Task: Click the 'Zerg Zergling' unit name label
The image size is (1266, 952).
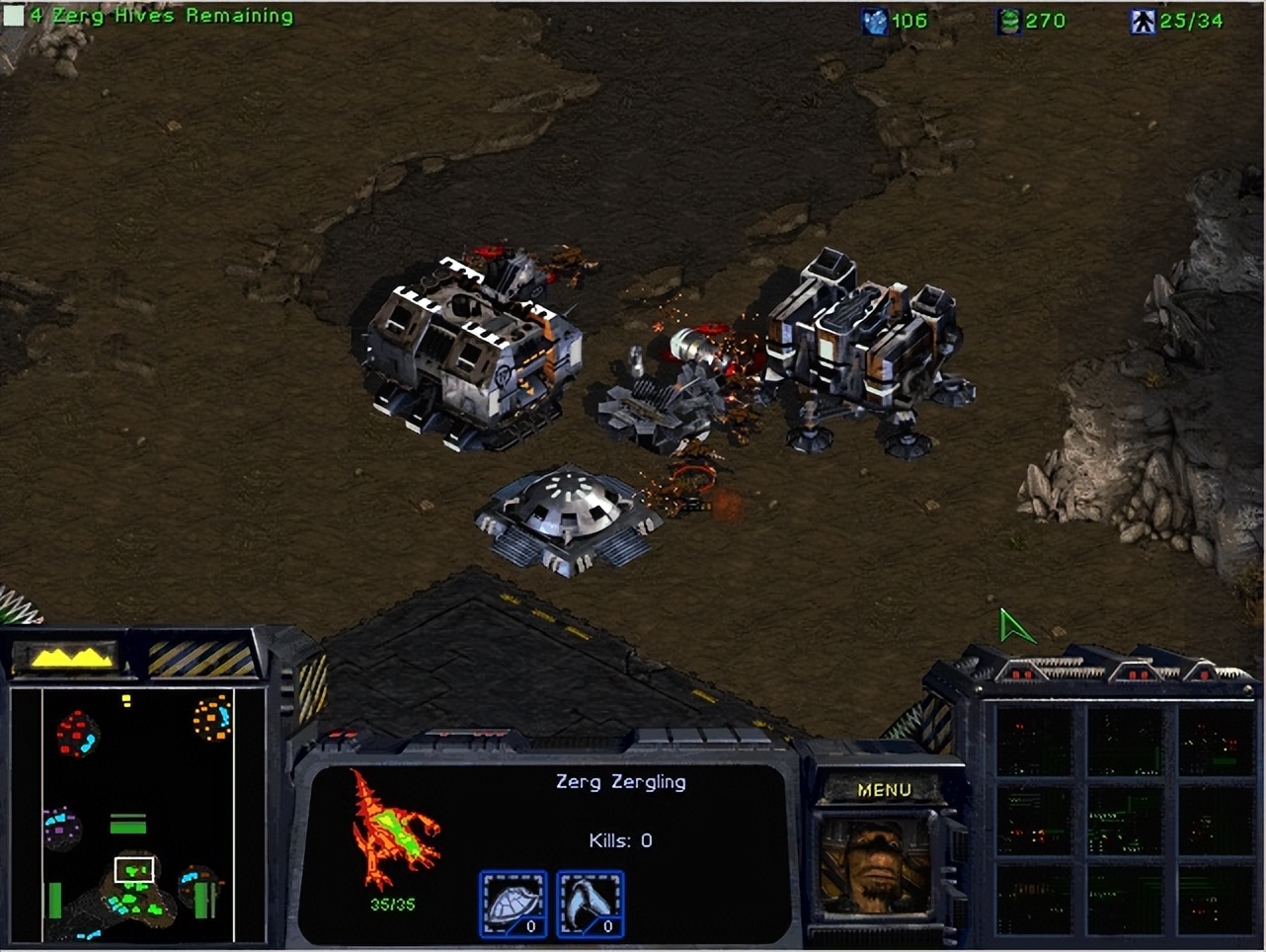Action: [619, 781]
